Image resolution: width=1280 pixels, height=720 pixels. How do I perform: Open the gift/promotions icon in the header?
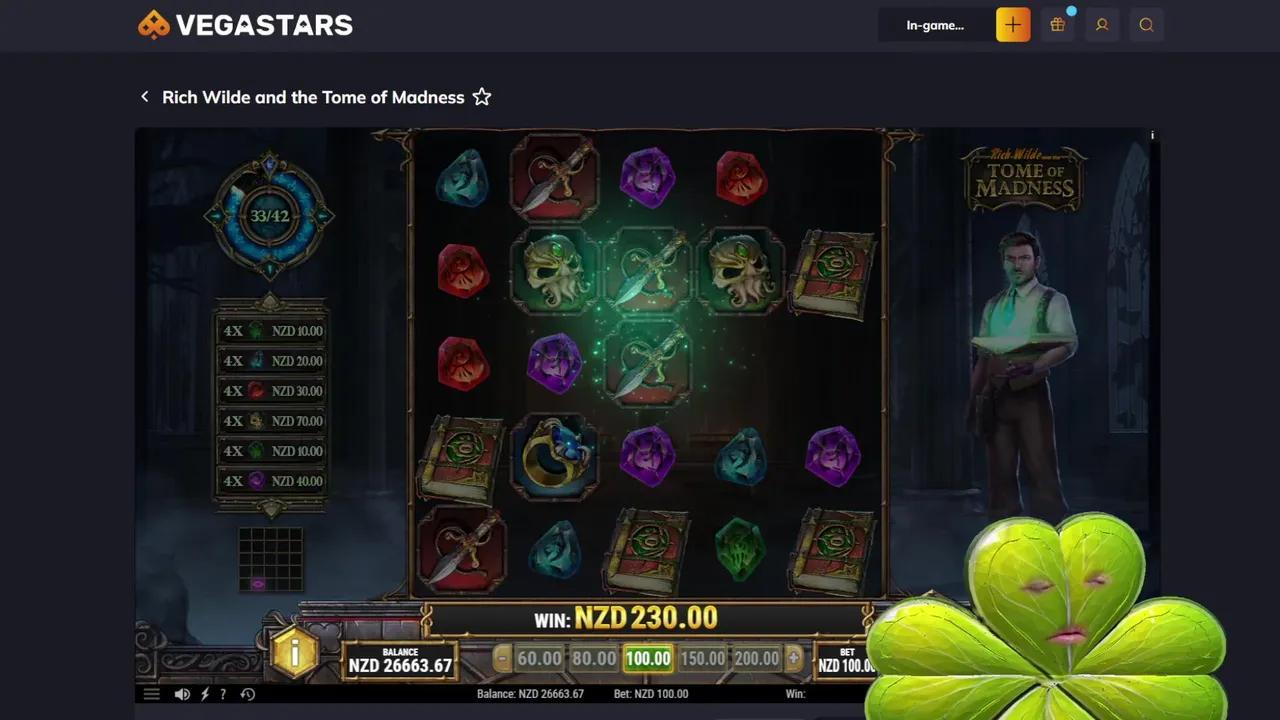[1057, 25]
